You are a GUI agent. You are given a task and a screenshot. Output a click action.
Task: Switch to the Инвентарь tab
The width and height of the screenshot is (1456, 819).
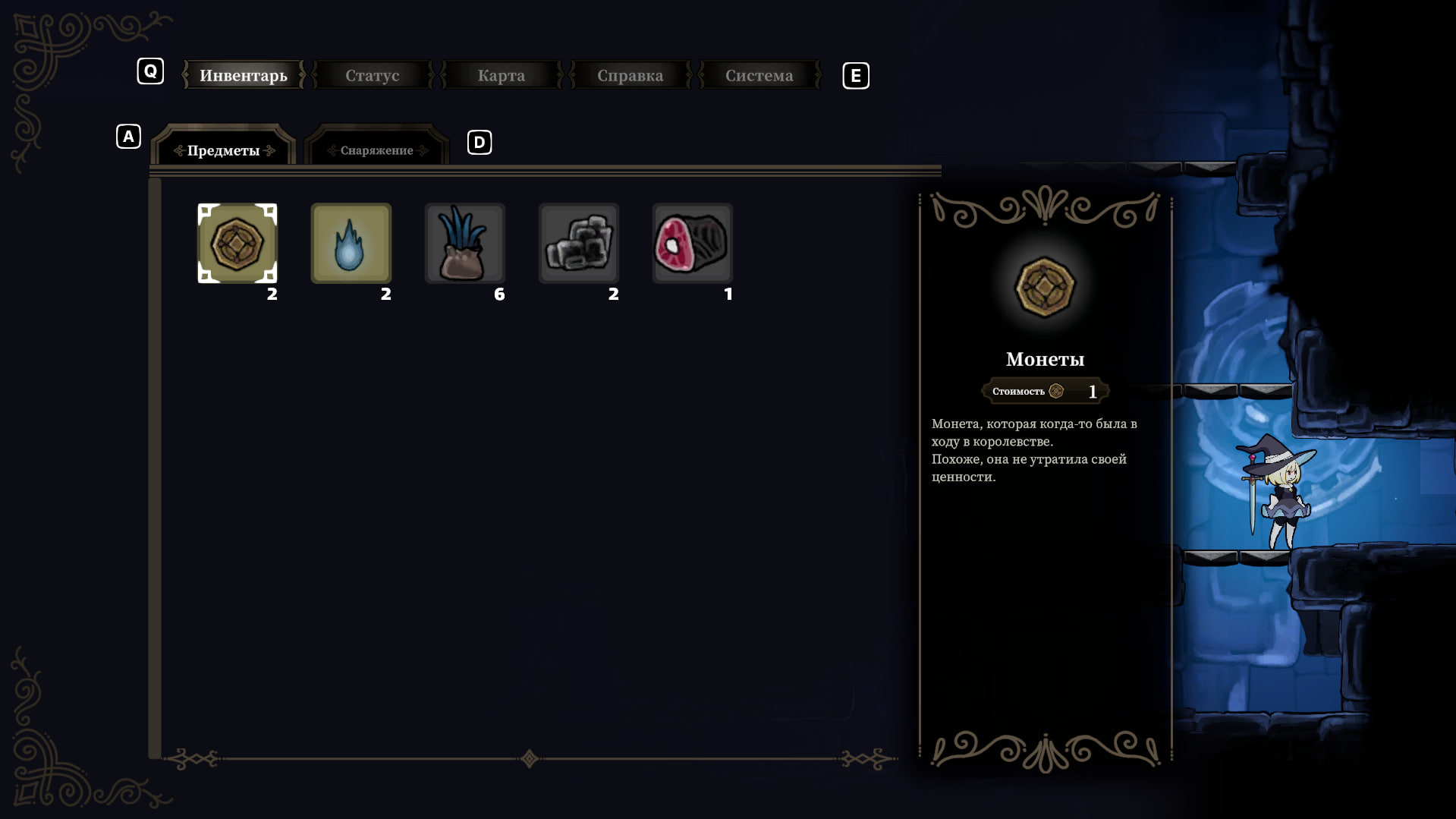pyautogui.click(x=243, y=75)
